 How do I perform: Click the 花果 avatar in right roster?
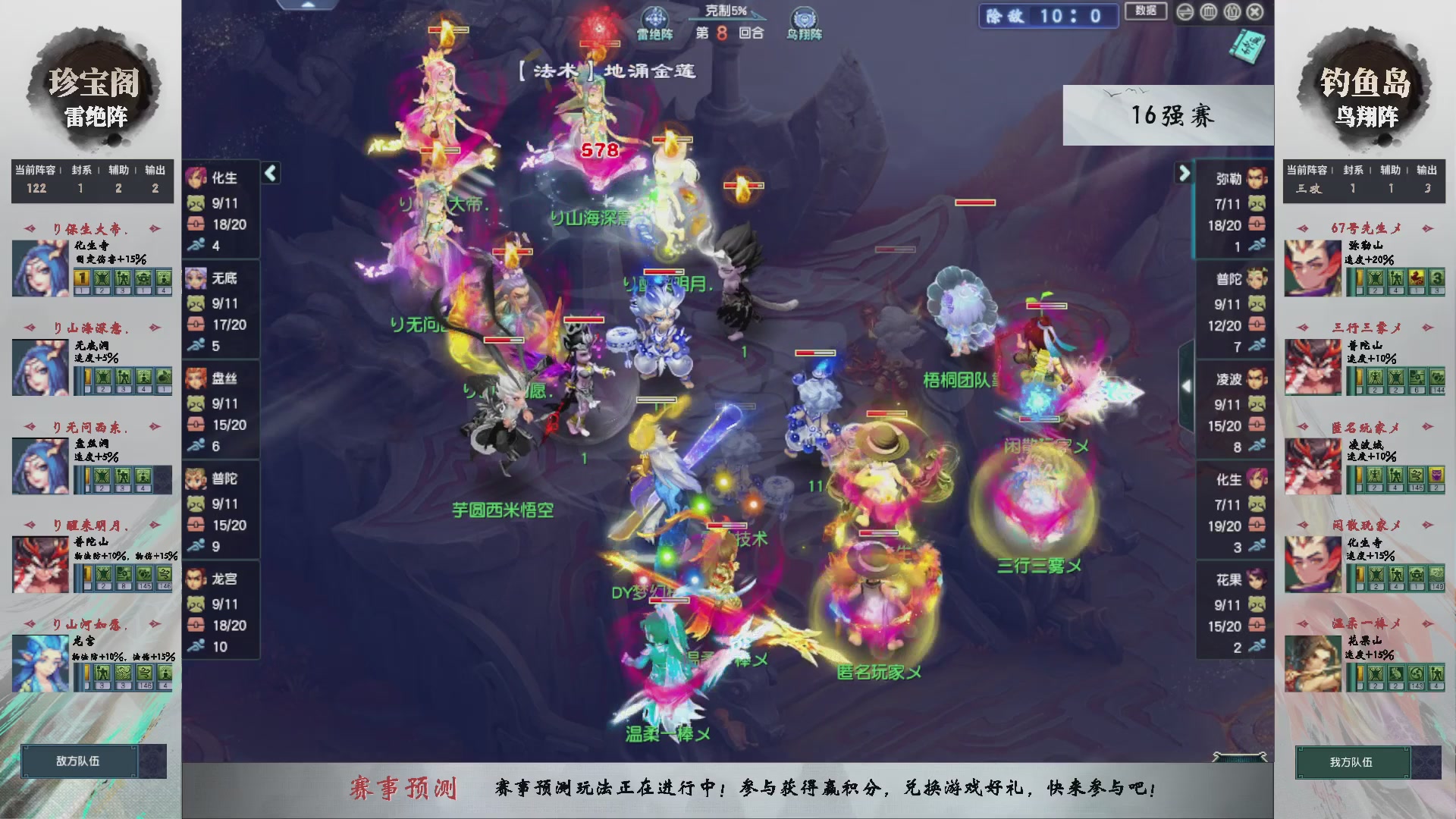pos(1257,580)
